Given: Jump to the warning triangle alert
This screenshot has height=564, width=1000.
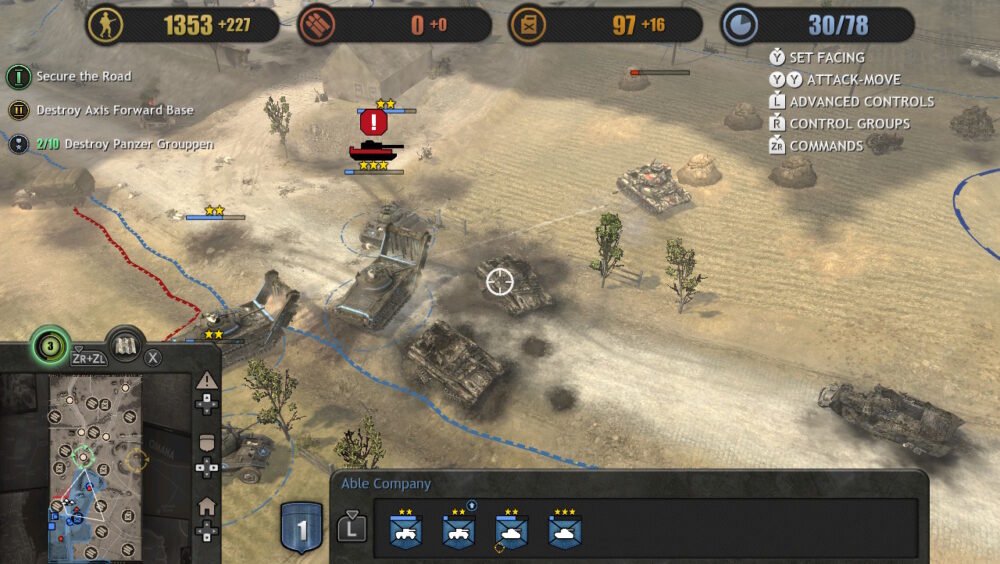Looking at the screenshot, I should [207, 381].
